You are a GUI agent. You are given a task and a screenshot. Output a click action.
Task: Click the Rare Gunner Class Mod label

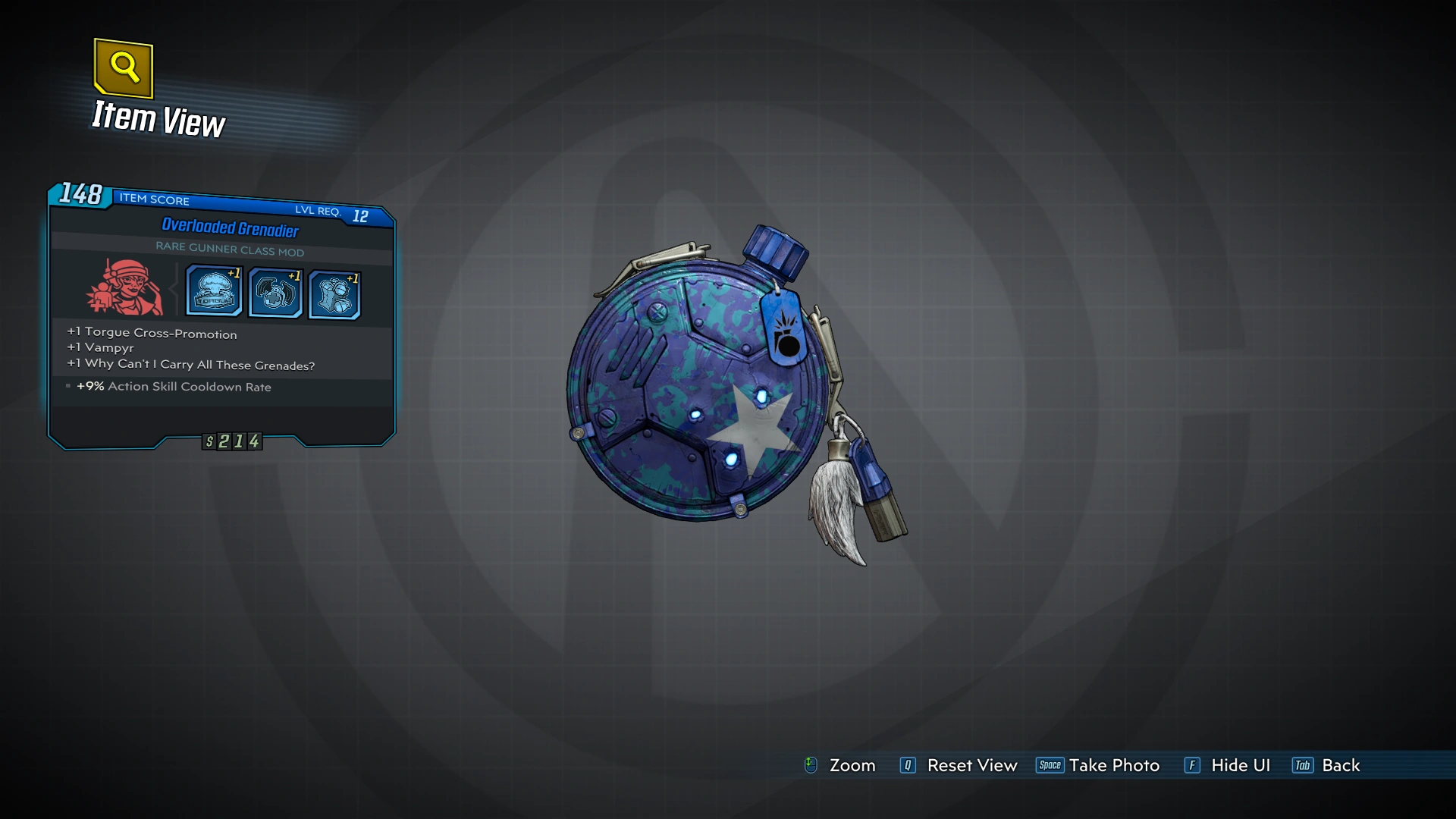pyautogui.click(x=230, y=252)
